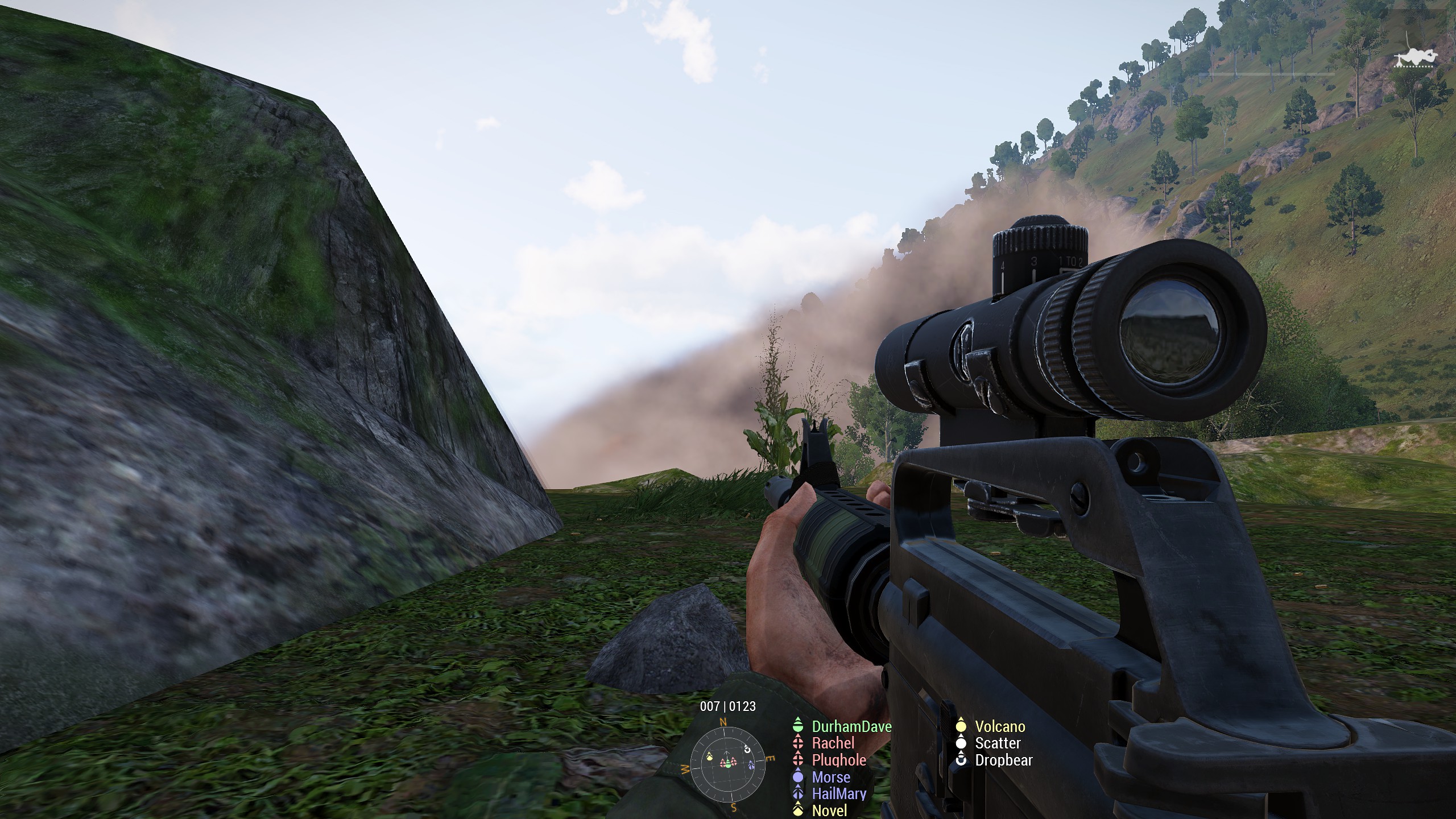Select Novel from the squad list
This screenshot has height=819, width=1456.
click(x=829, y=810)
